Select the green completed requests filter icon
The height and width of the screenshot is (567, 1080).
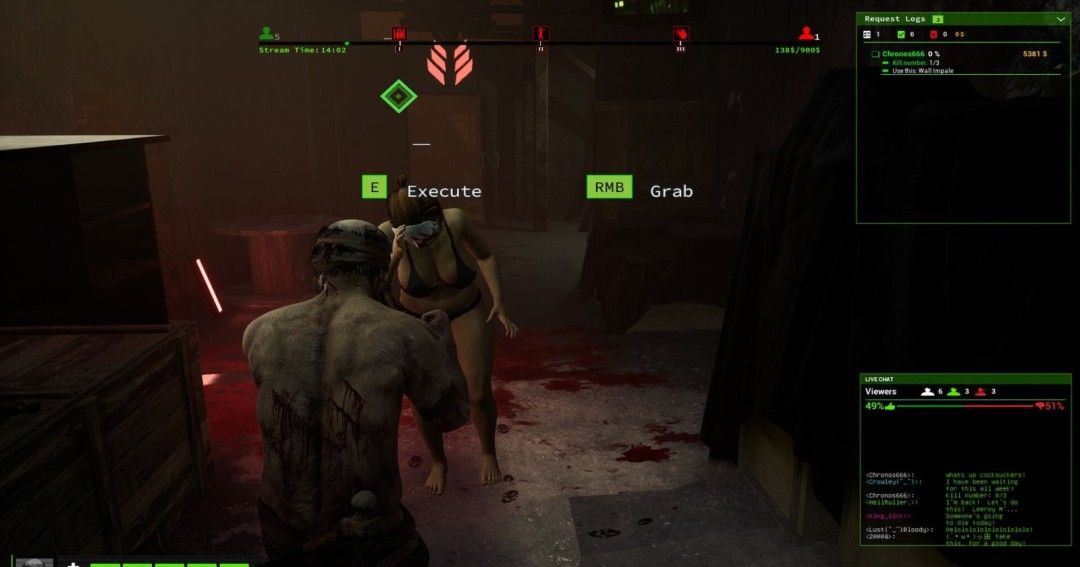tap(900, 34)
